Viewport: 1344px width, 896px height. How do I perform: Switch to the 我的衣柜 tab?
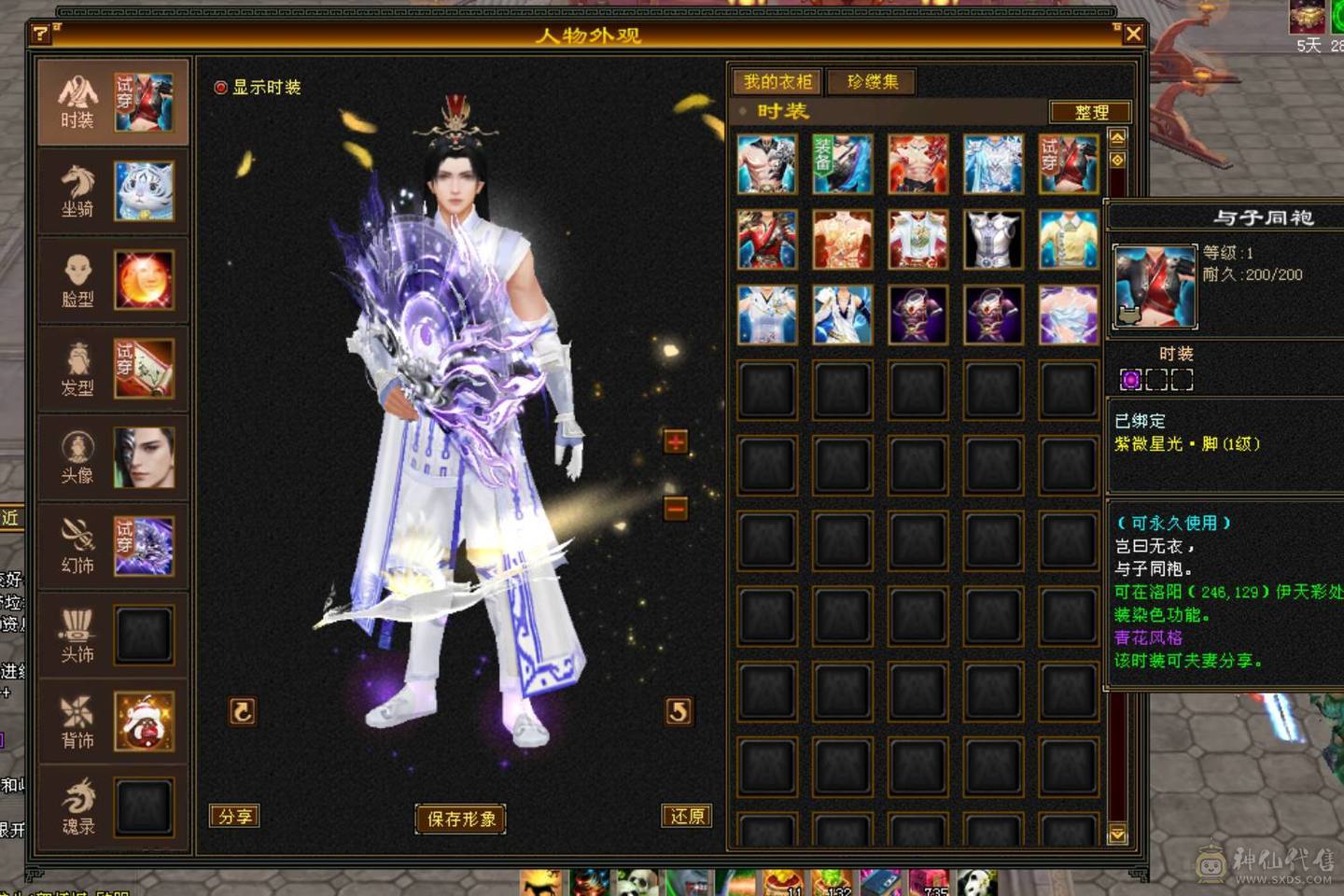coord(777,81)
